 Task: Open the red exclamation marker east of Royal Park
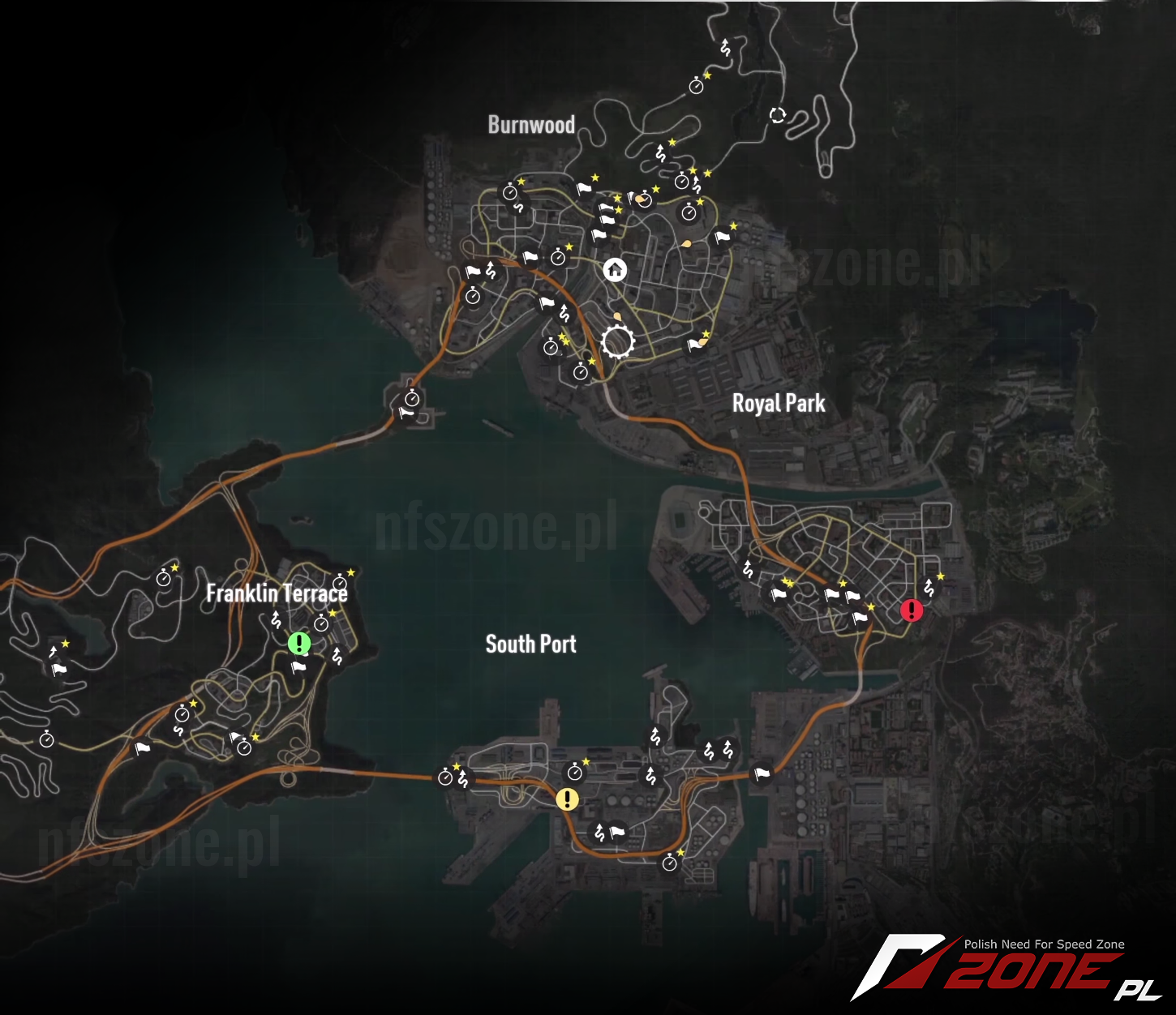(911, 611)
